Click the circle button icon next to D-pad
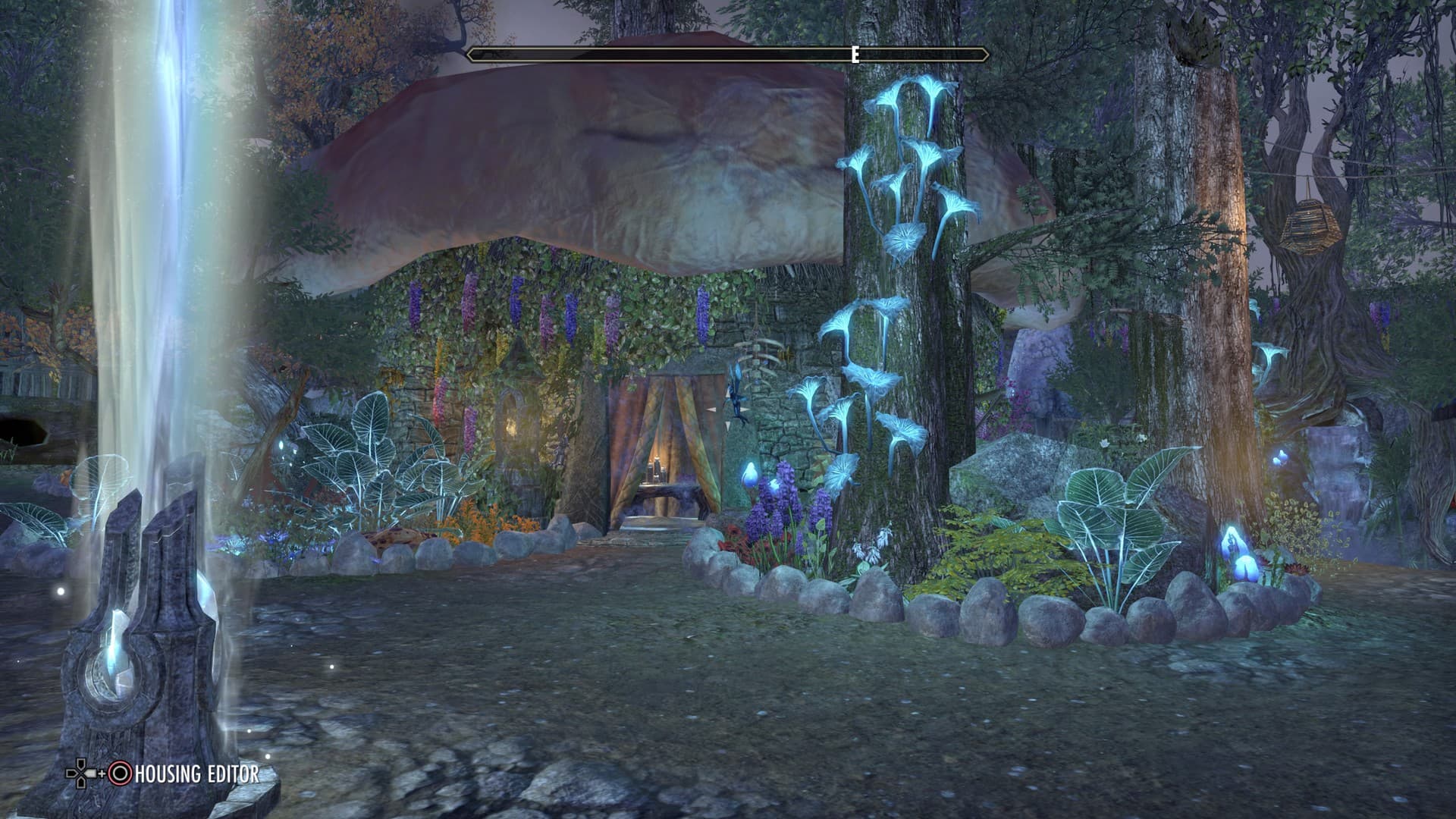 click(x=119, y=773)
